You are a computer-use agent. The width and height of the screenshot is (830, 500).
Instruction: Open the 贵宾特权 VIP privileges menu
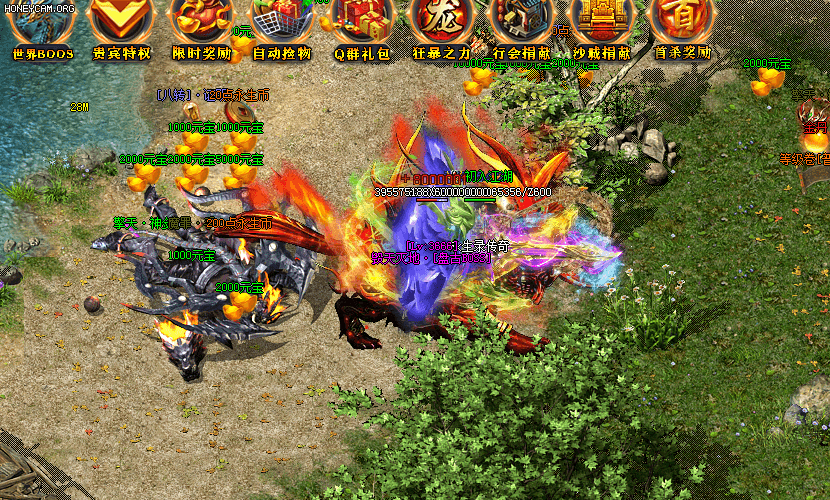click(x=121, y=24)
